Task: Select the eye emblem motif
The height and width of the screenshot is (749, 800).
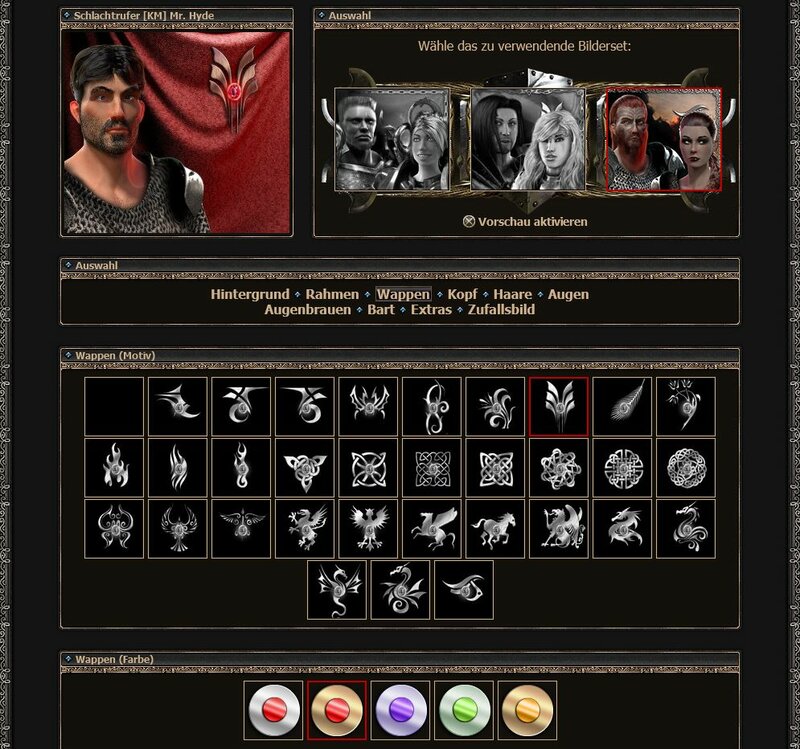Action: click(463, 589)
